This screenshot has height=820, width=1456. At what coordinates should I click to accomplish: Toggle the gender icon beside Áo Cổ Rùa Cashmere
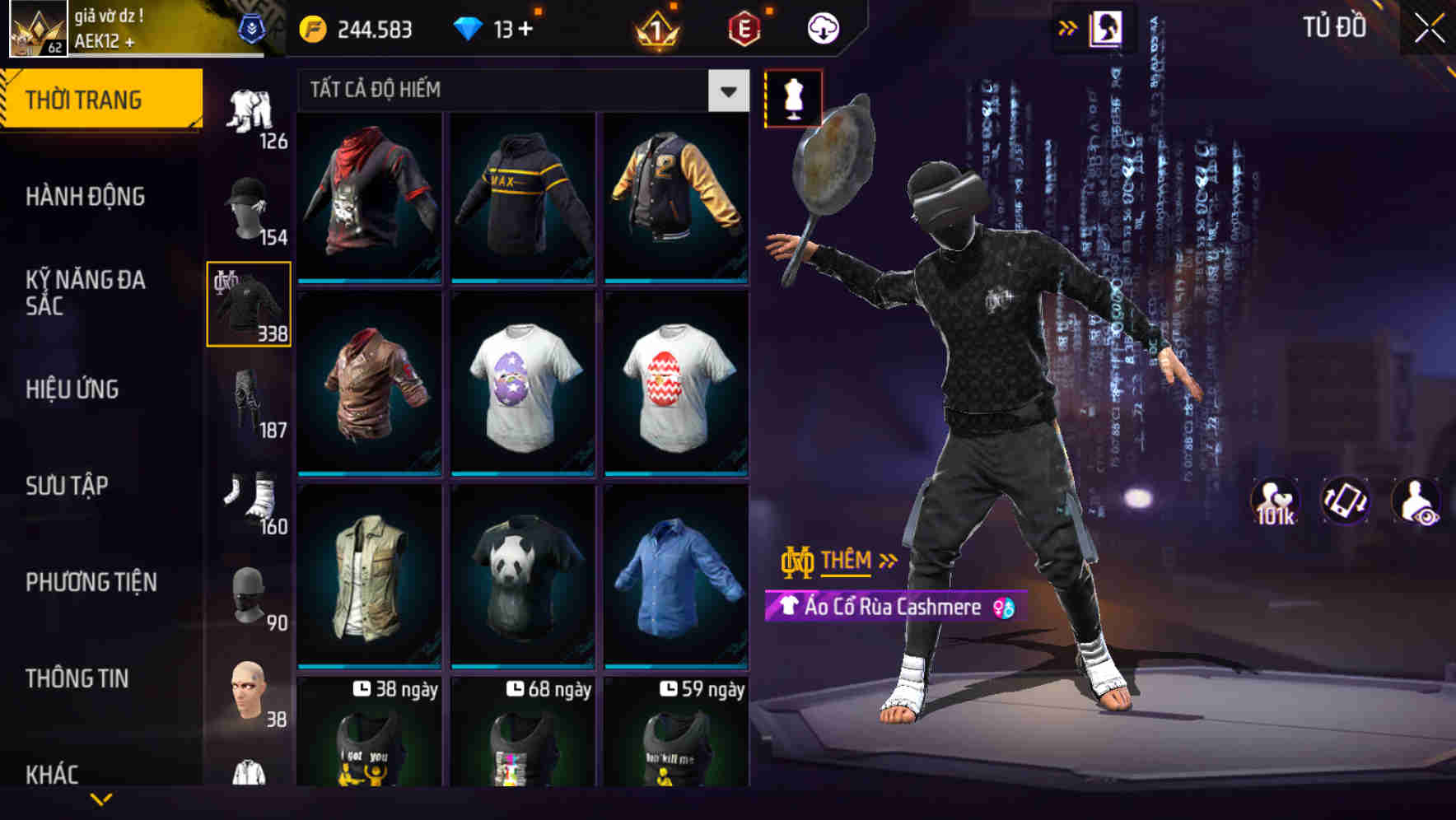(1004, 608)
